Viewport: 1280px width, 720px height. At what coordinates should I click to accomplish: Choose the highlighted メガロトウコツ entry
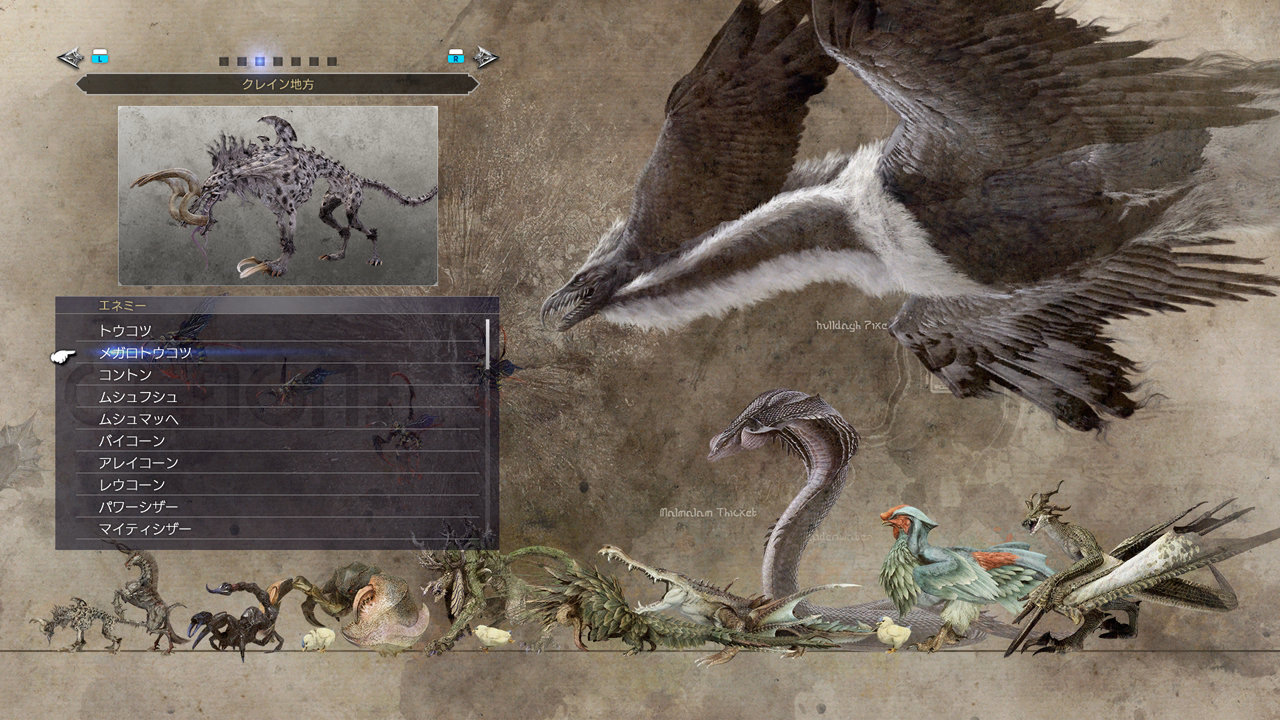tap(145, 352)
